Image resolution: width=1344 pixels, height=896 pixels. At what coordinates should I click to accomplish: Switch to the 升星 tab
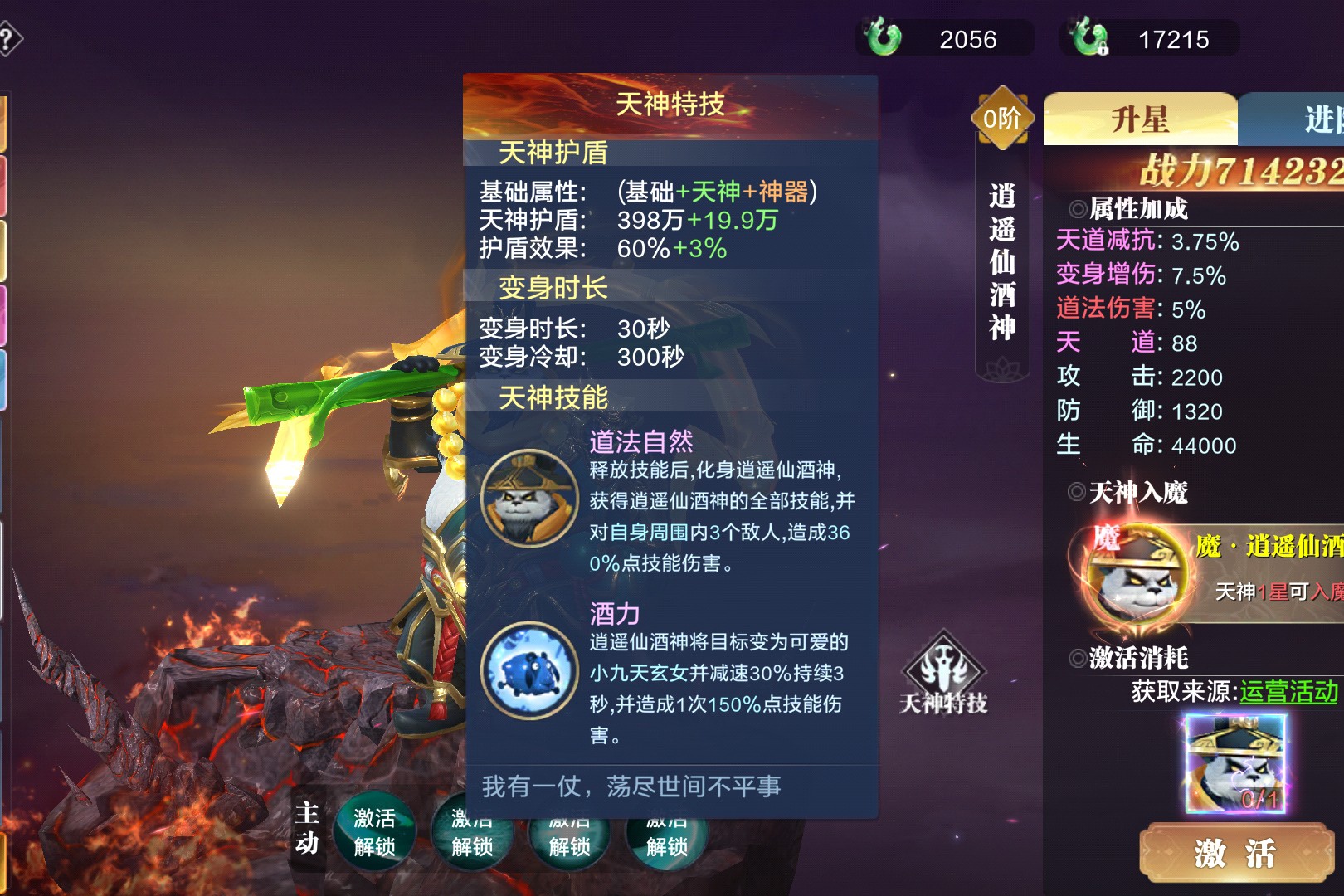tap(1140, 119)
